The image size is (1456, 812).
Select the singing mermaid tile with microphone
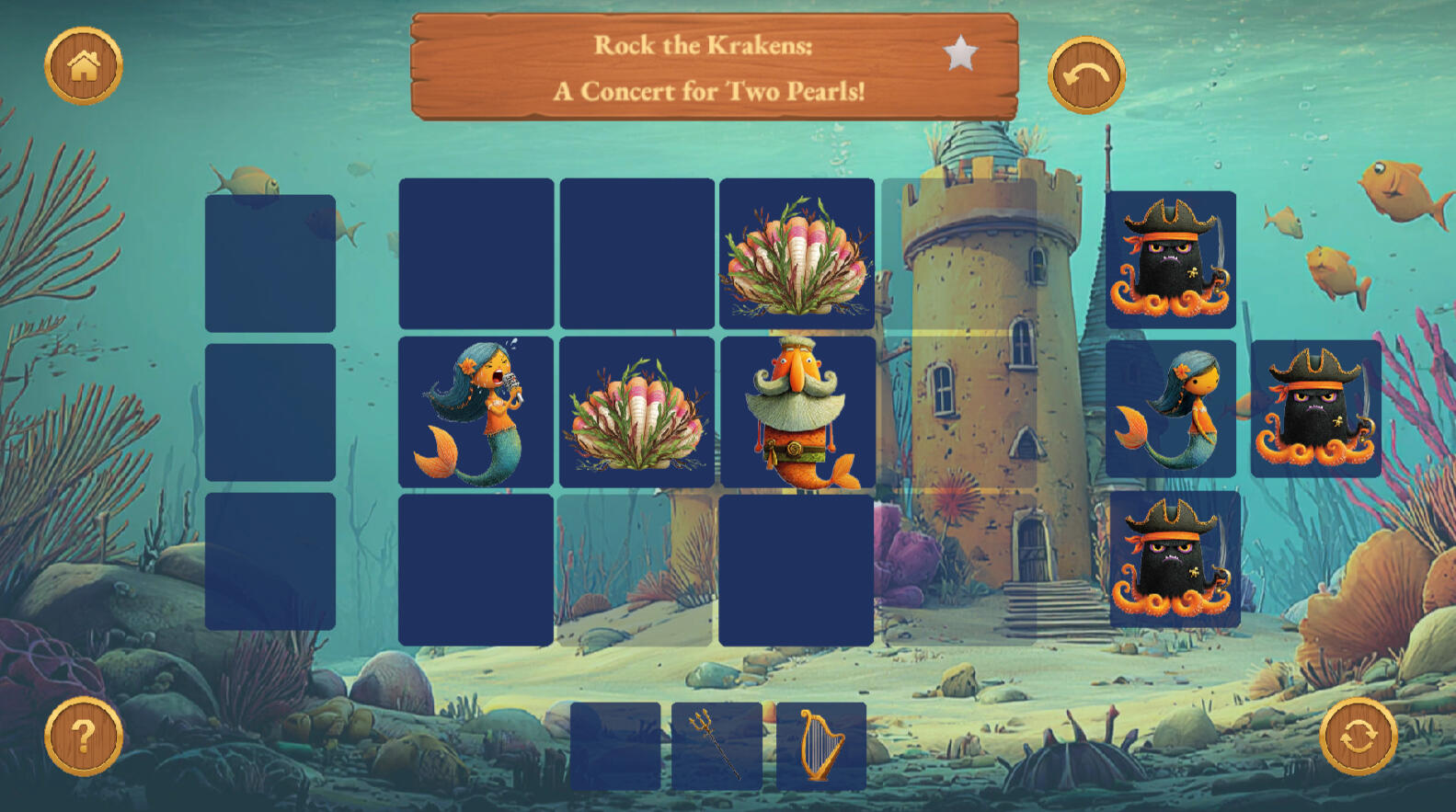[x=476, y=412]
